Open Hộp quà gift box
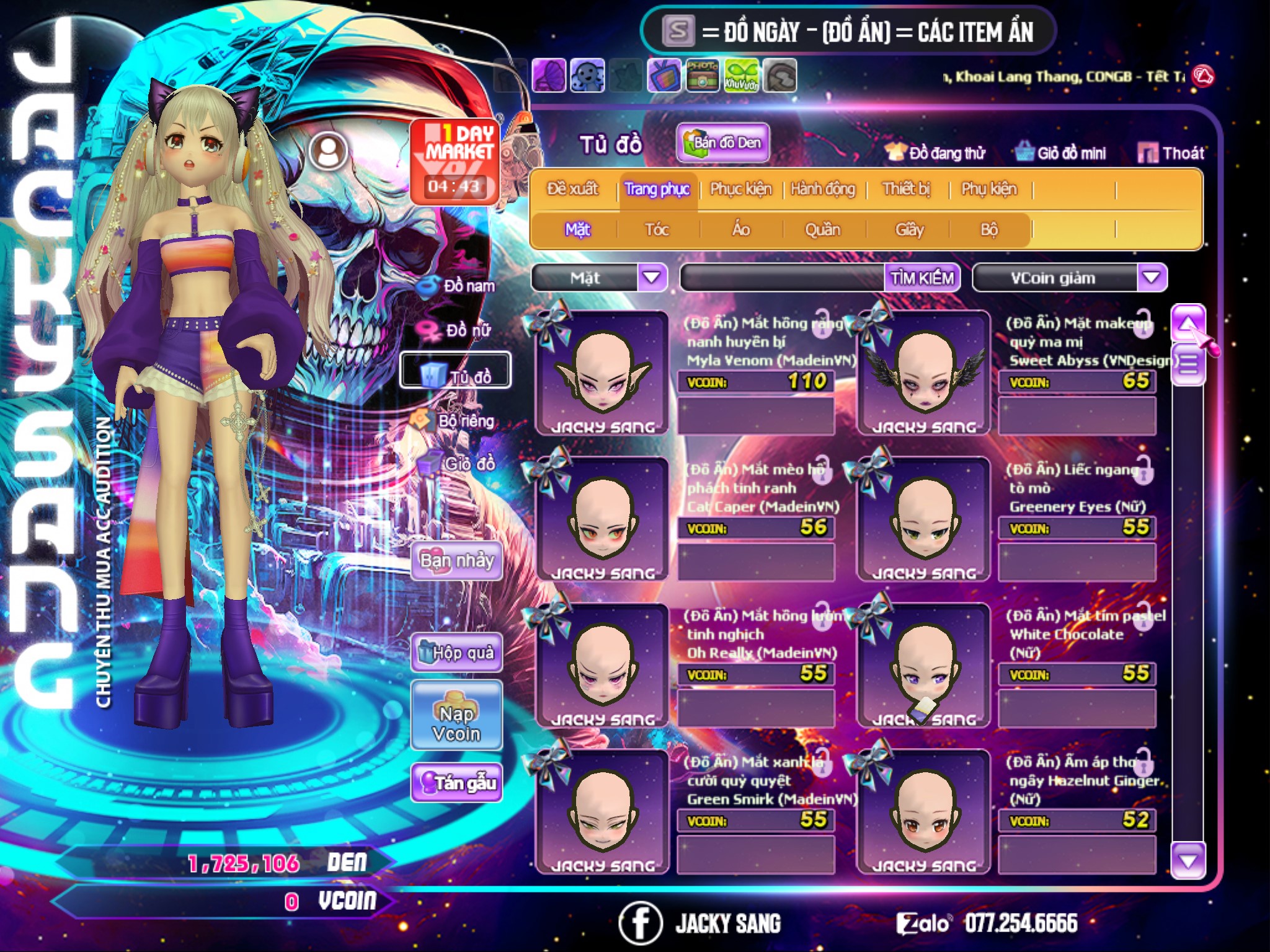The width and height of the screenshot is (1270, 952). tap(456, 653)
